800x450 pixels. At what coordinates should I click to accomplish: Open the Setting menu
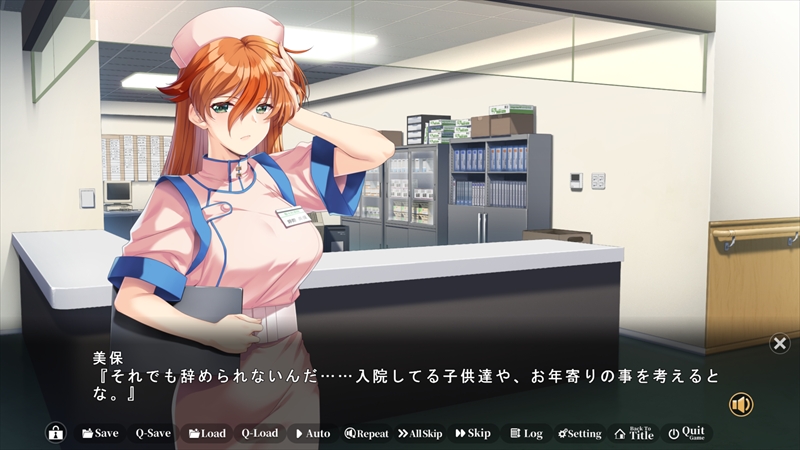[580, 433]
